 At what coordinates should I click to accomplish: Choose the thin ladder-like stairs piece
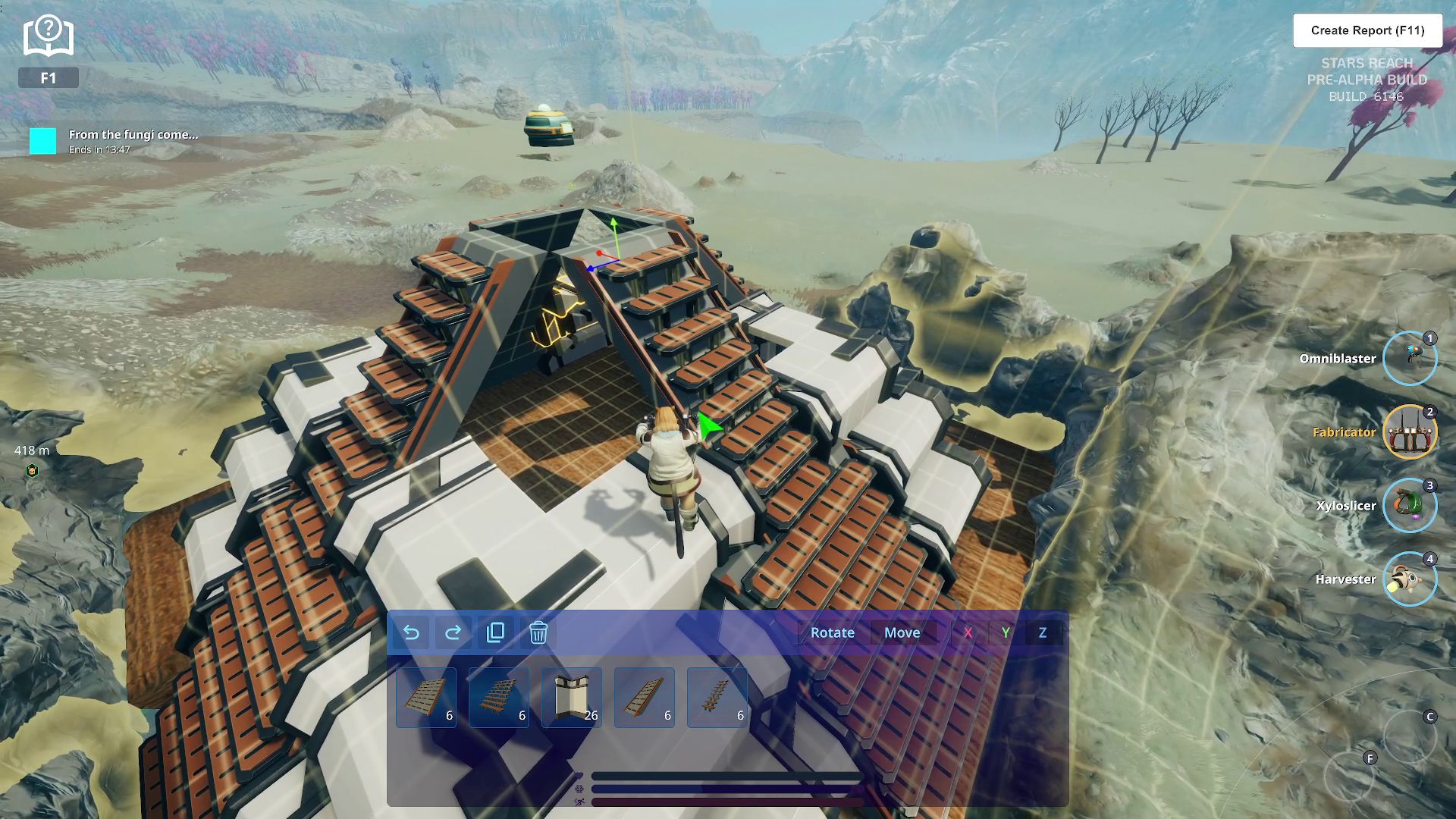click(717, 698)
